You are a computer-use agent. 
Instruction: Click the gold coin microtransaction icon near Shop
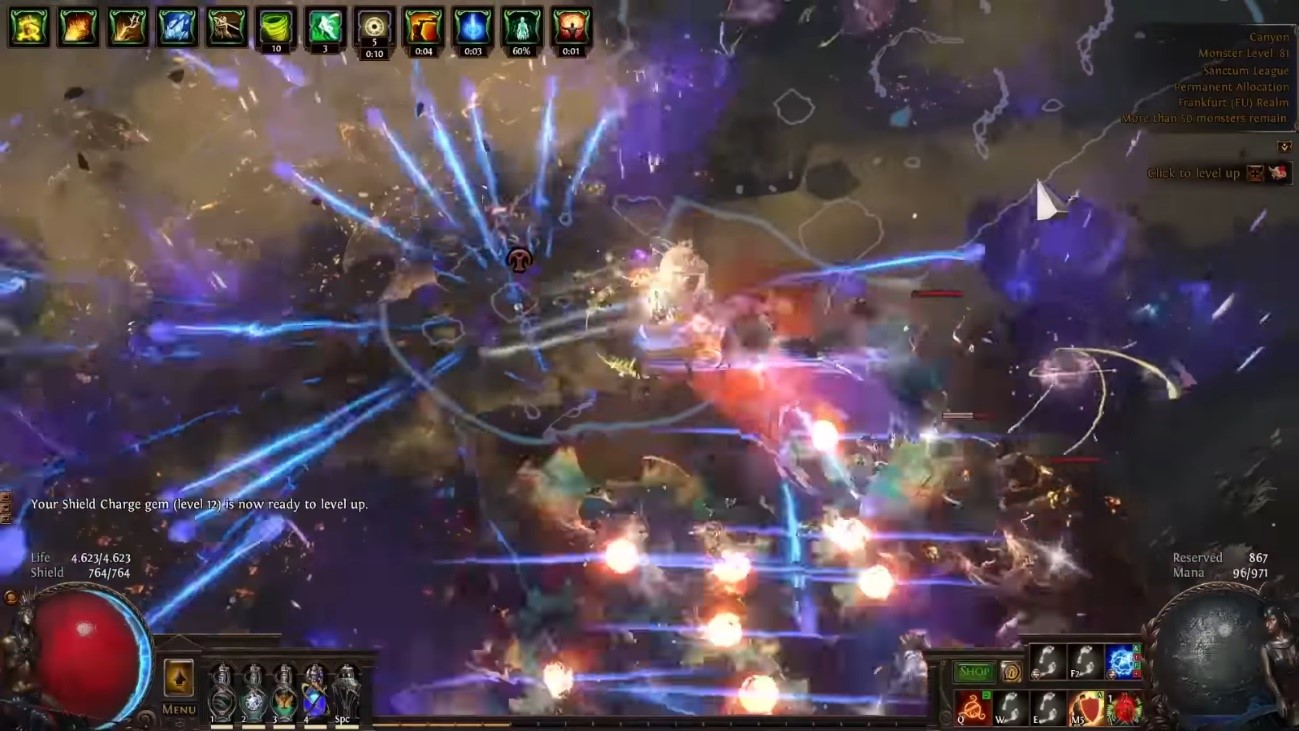click(x=1011, y=670)
